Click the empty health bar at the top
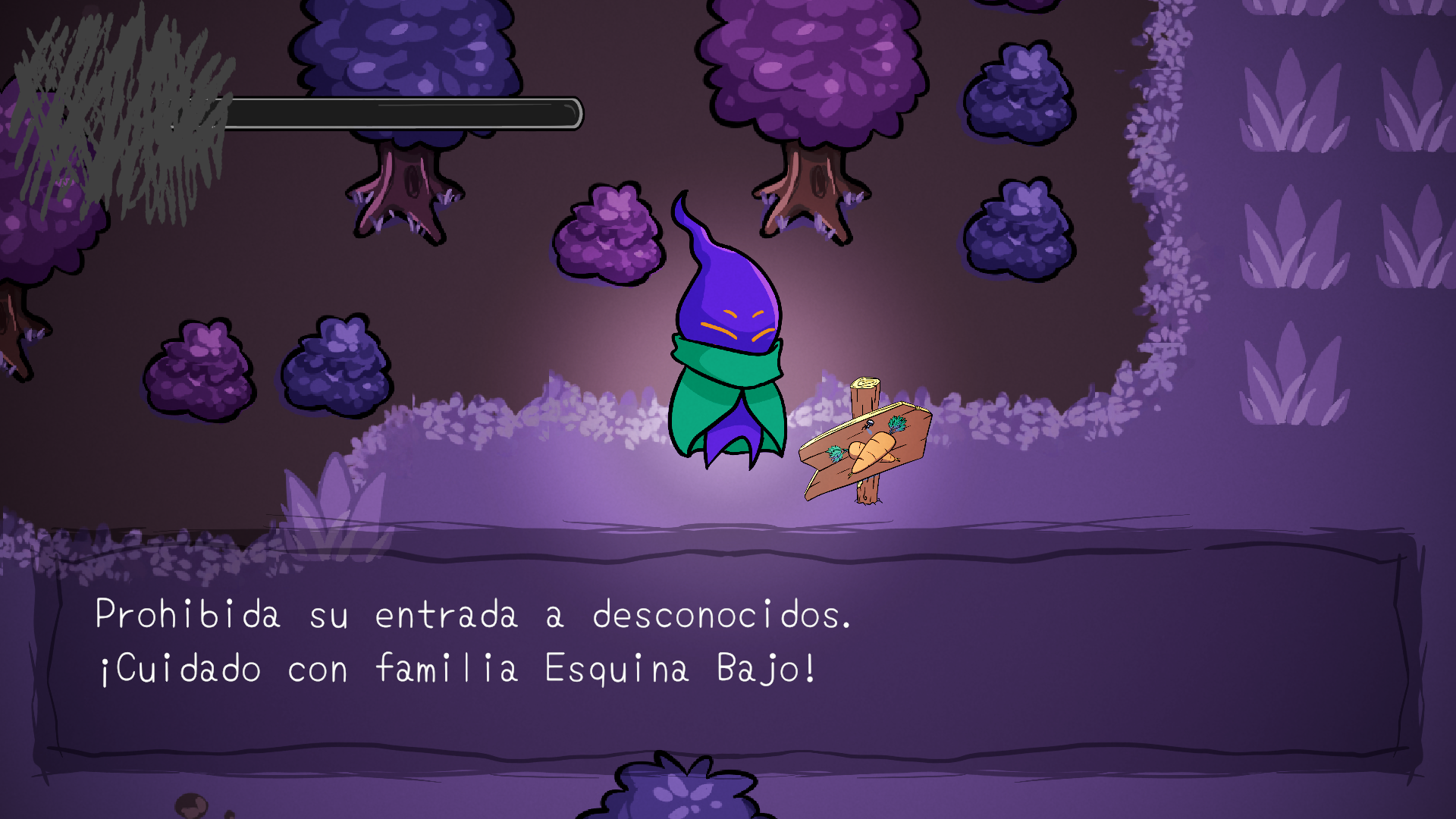1456x819 pixels. point(402,114)
